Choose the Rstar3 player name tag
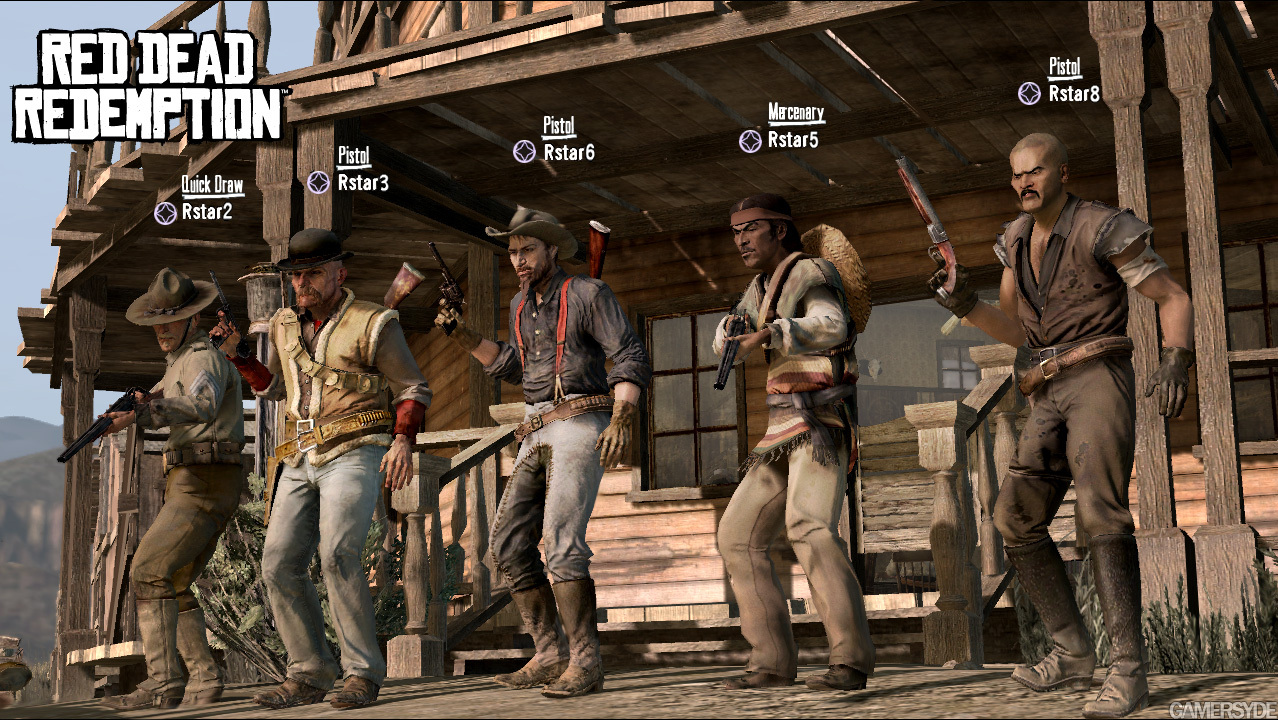 [x=362, y=183]
